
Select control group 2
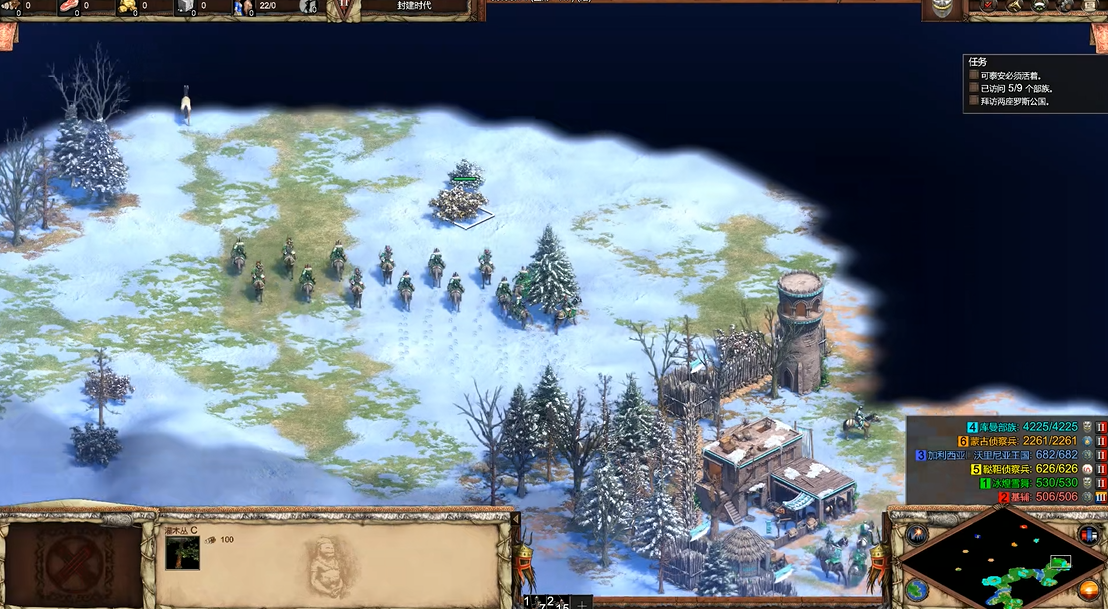tap(550, 601)
